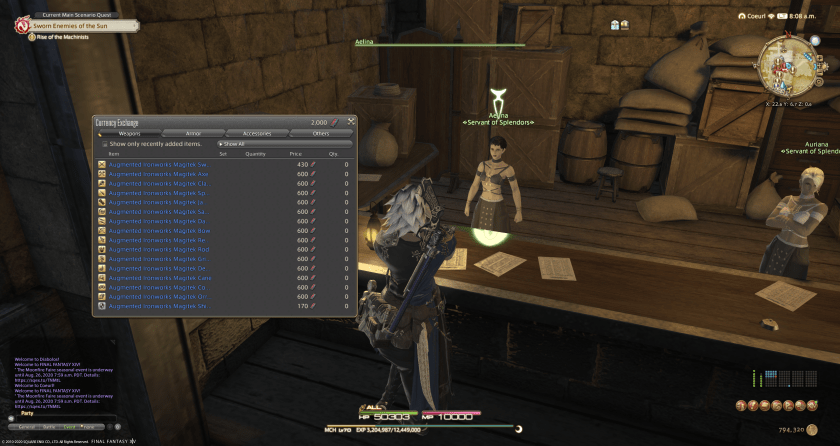Select the 170-priced Magitek shield row
This screenshot has width=840, height=446.
click(158, 306)
